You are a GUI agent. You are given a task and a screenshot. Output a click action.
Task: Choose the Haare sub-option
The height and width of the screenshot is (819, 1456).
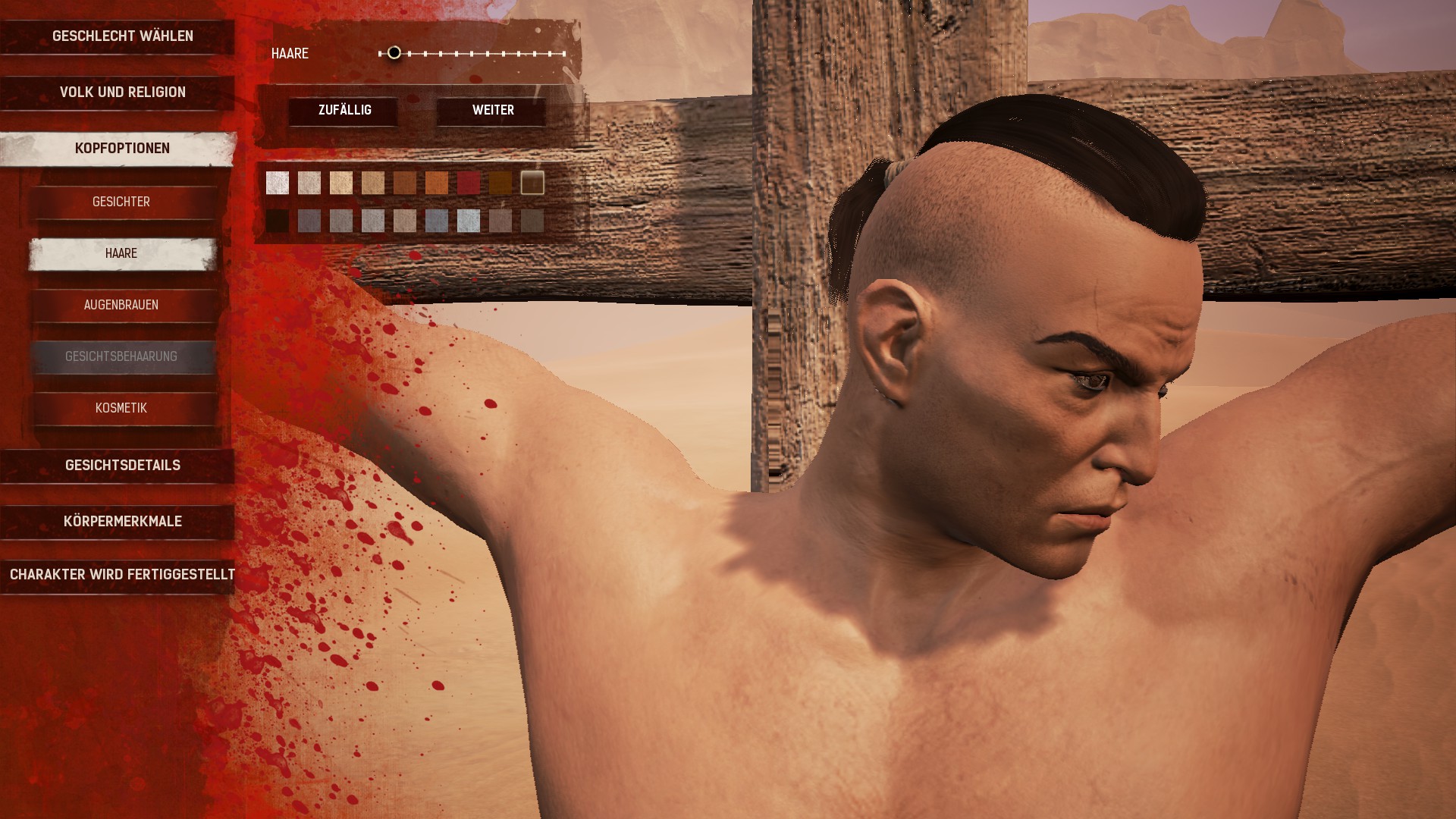[121, 254]
